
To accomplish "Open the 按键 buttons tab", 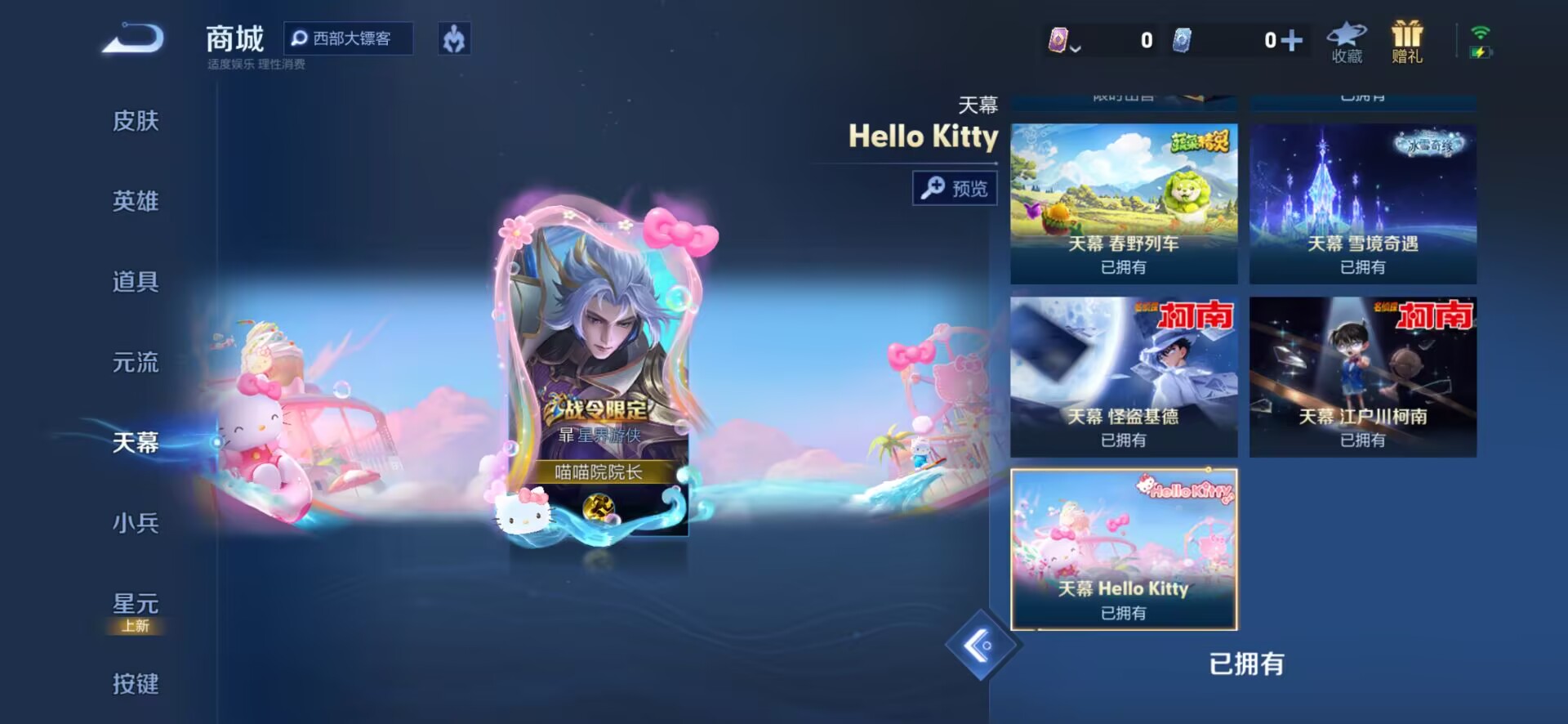I will 136,683.
